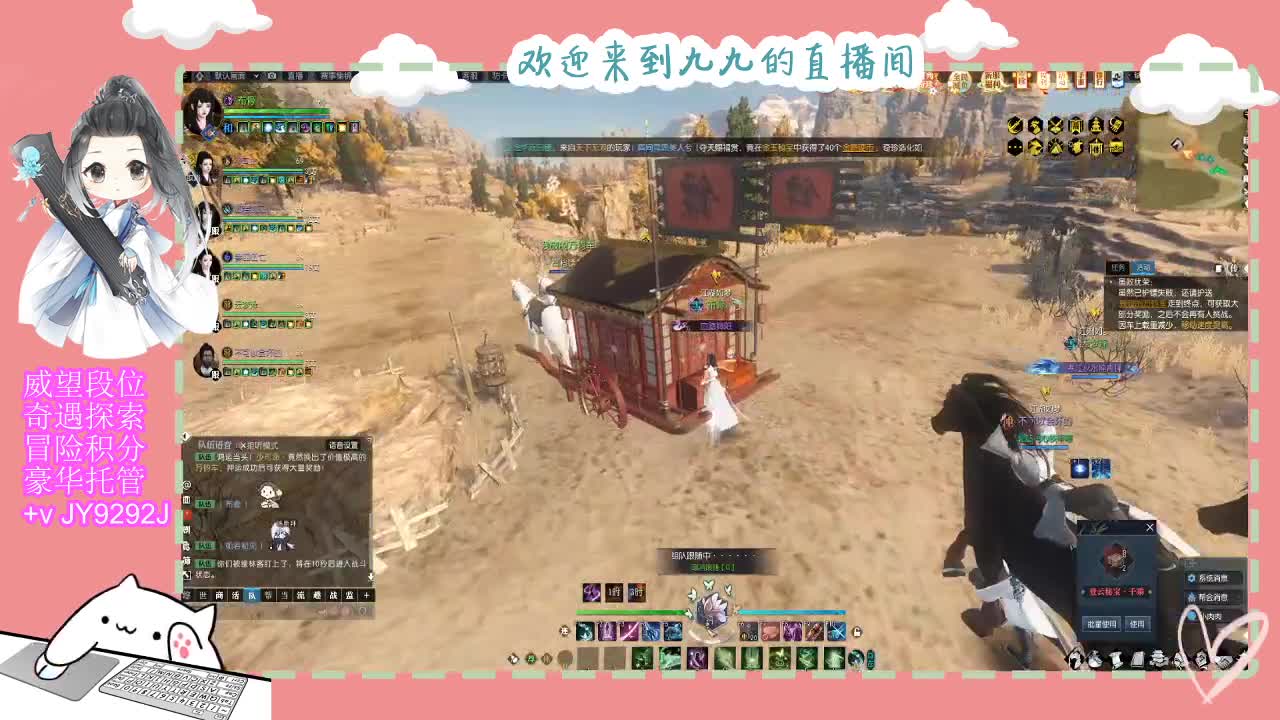The height and width of the screenshot is (720, 1280).
Task: Open the 系统消息 channel icon in message panel
Action: tap(1191, 578)
